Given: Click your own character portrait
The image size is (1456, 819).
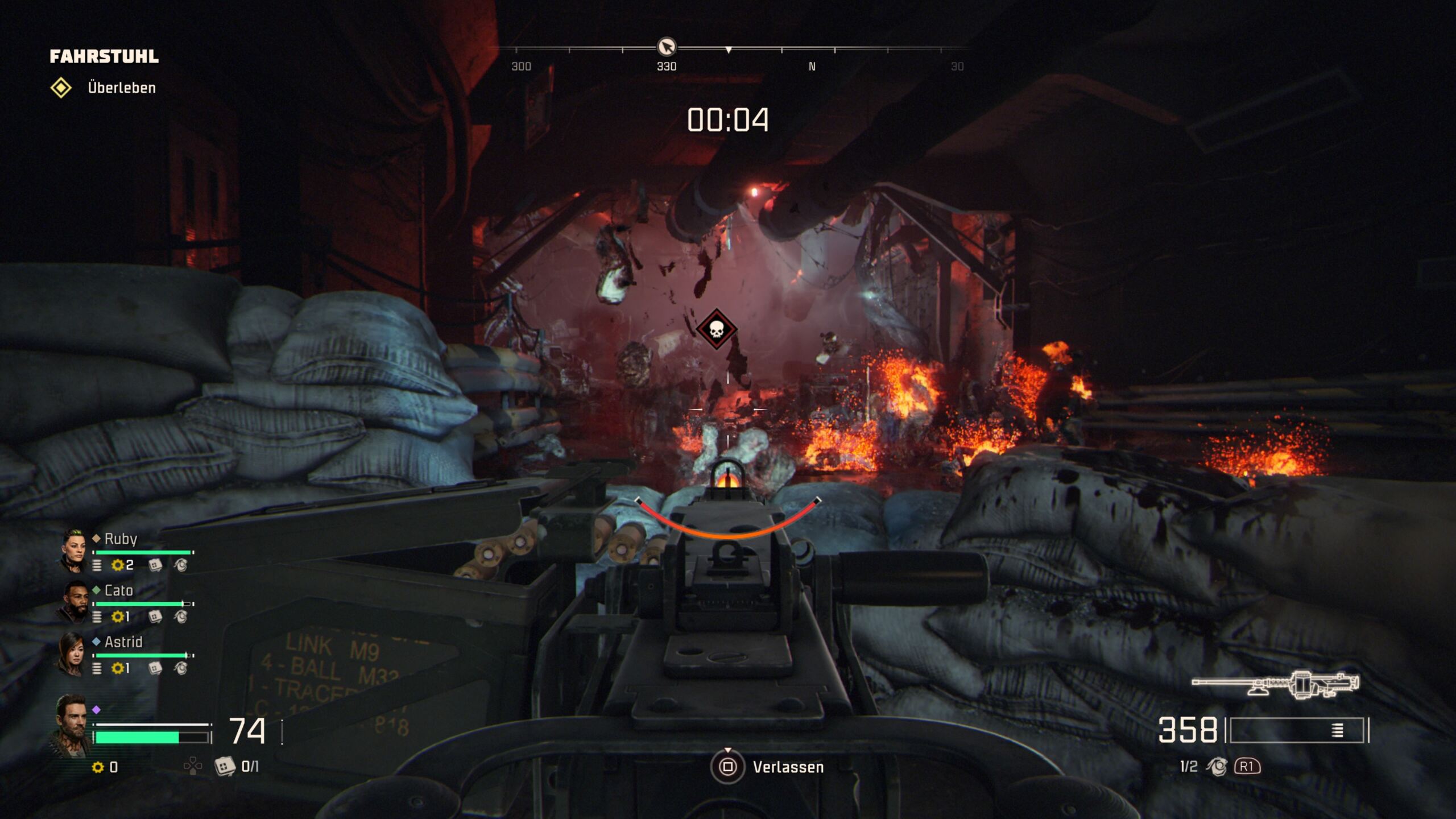Looking at the screenshot, I should click(72, 725).
